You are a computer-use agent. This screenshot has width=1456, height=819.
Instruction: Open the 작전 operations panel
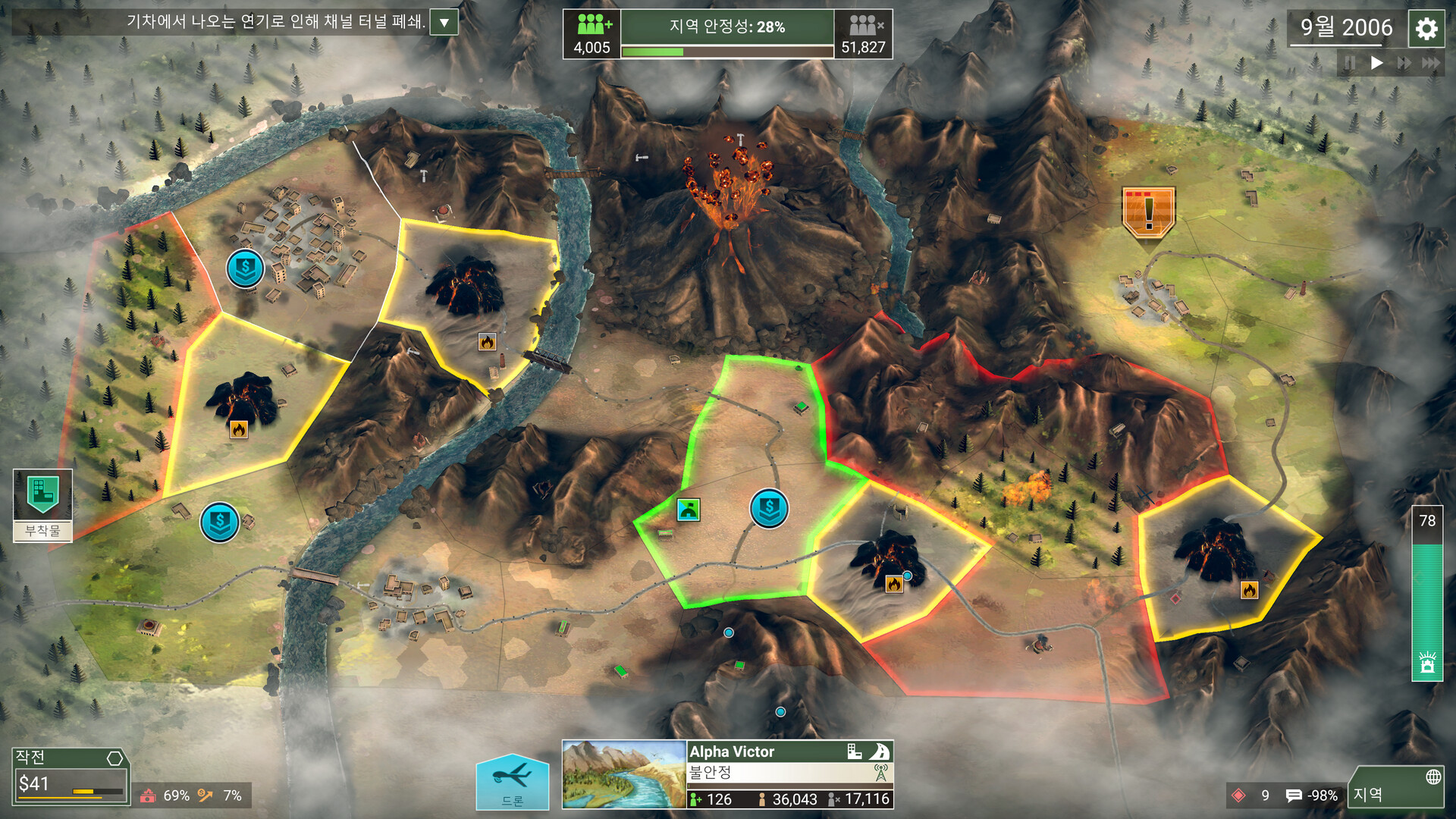[70, 775]
